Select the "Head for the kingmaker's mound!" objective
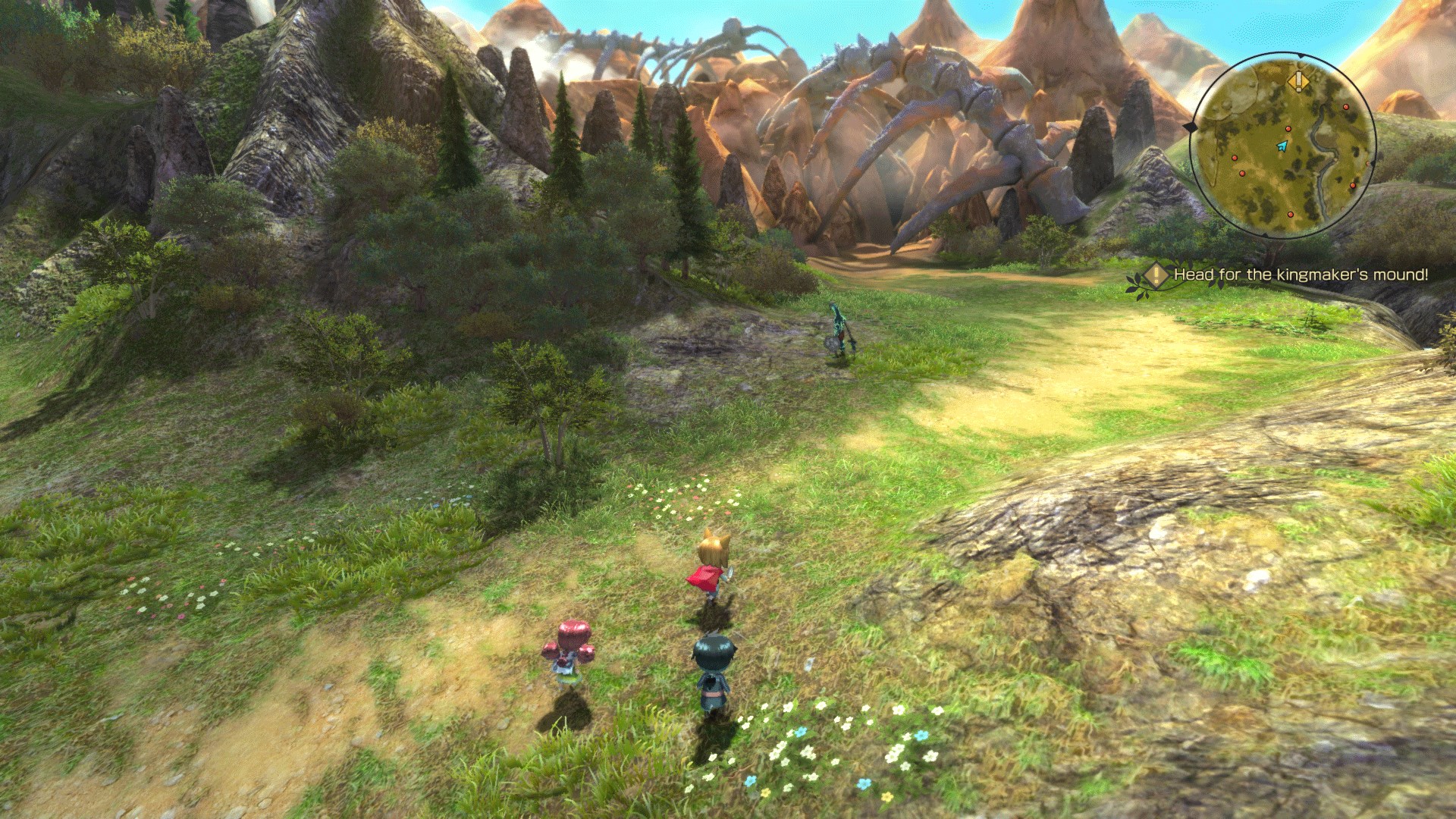Image resolution: width=1456 pixels, height=819 pixels. point(1300,275)
